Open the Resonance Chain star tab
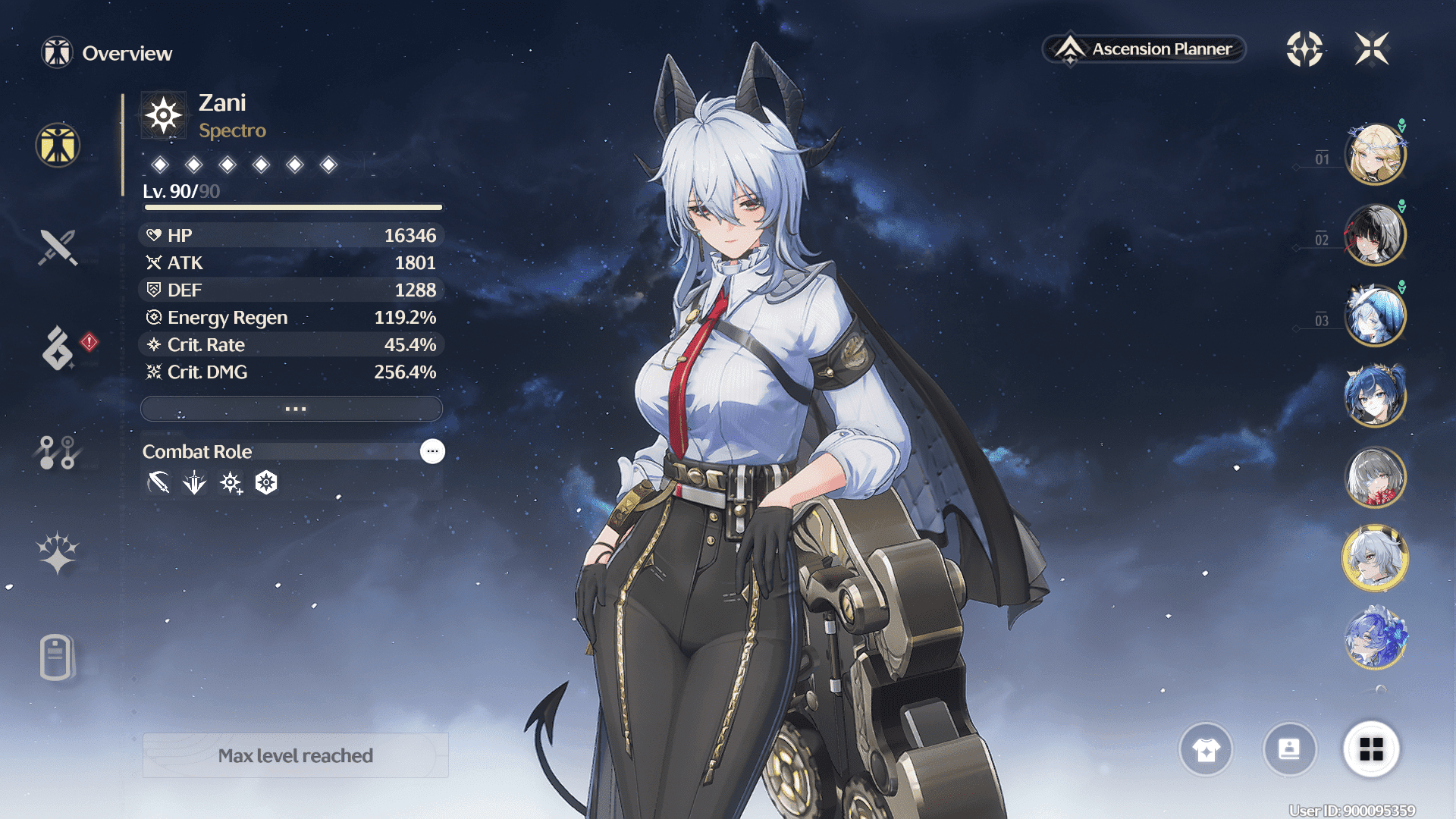The width and height of the screenshot is (1456, 819). tap(58, 553)
